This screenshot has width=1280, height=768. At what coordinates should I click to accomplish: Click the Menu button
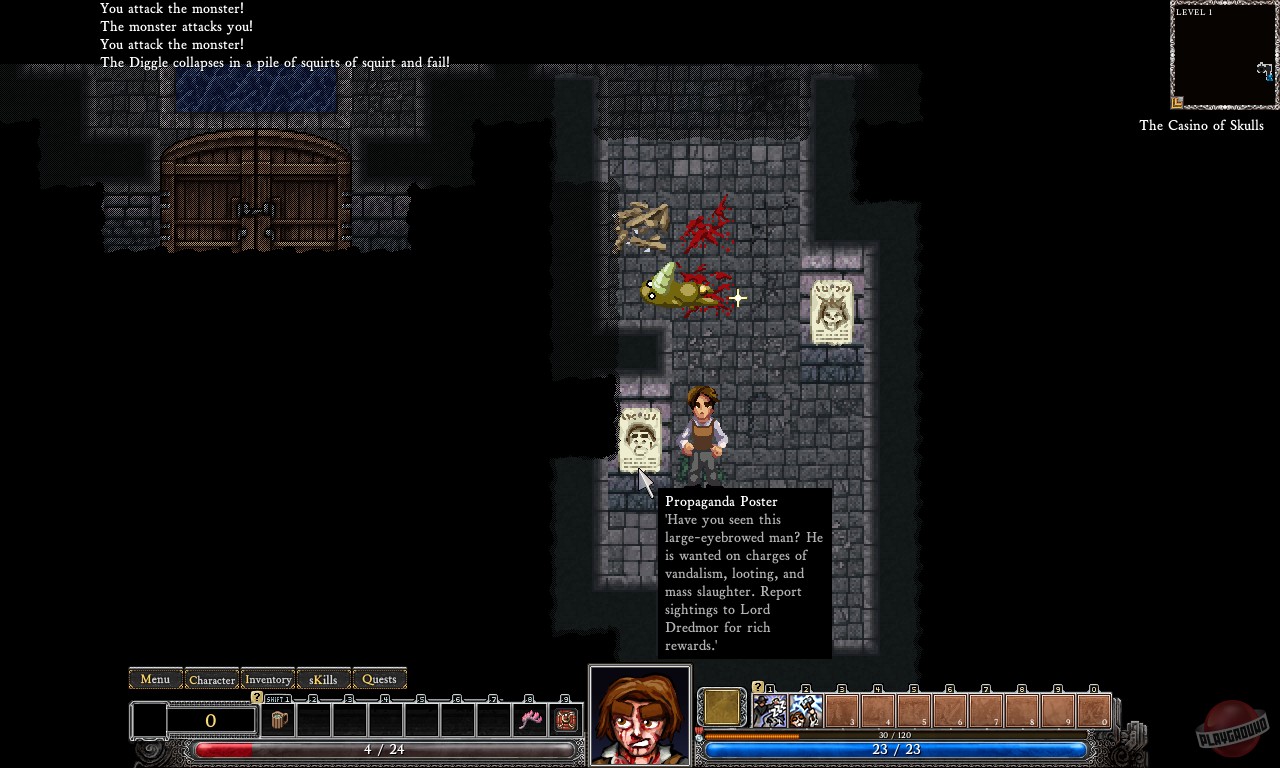154,679
